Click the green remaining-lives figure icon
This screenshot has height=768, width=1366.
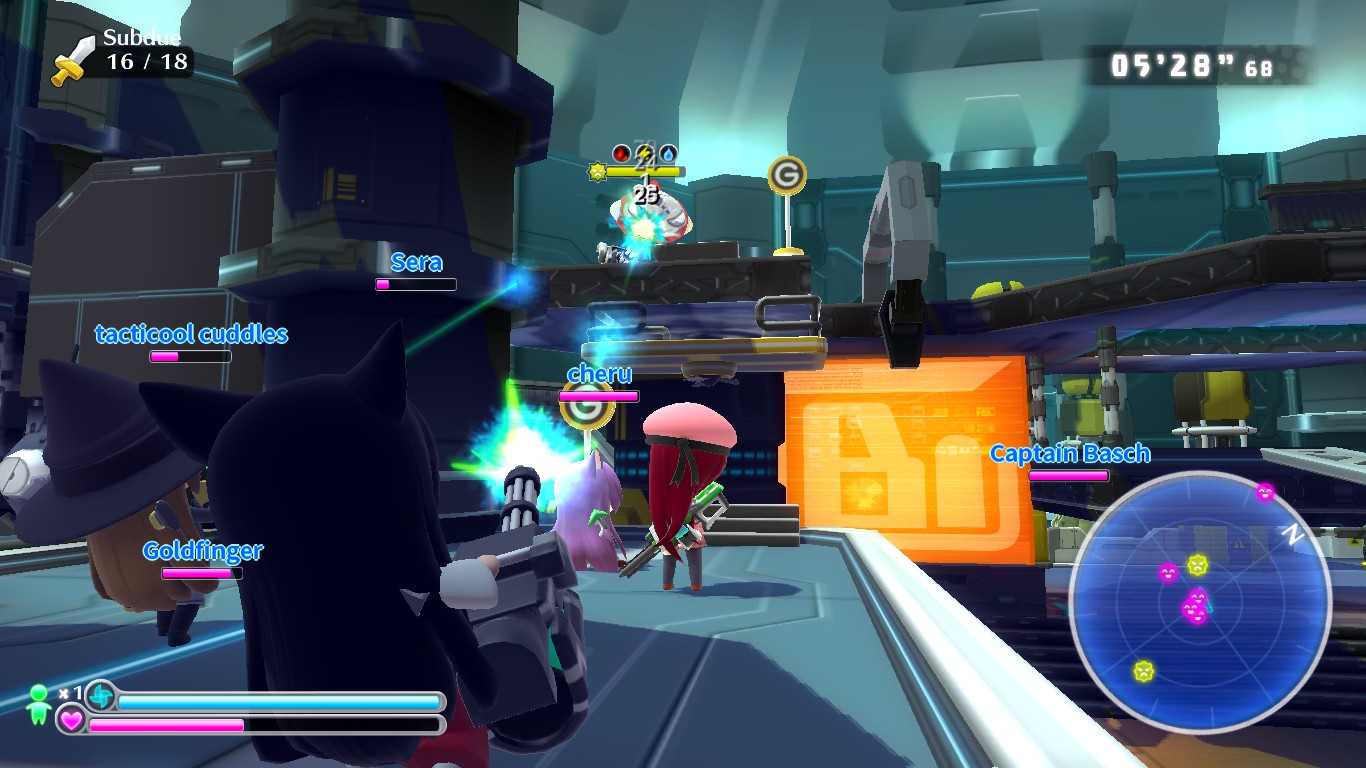39,704
